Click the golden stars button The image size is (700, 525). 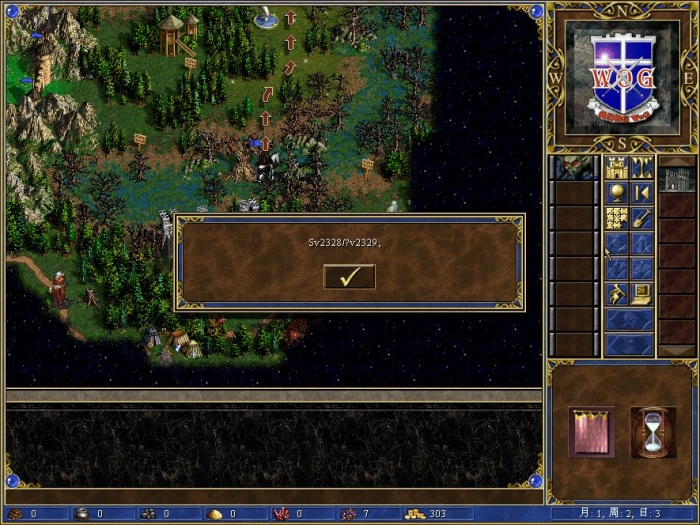(616, 218)
